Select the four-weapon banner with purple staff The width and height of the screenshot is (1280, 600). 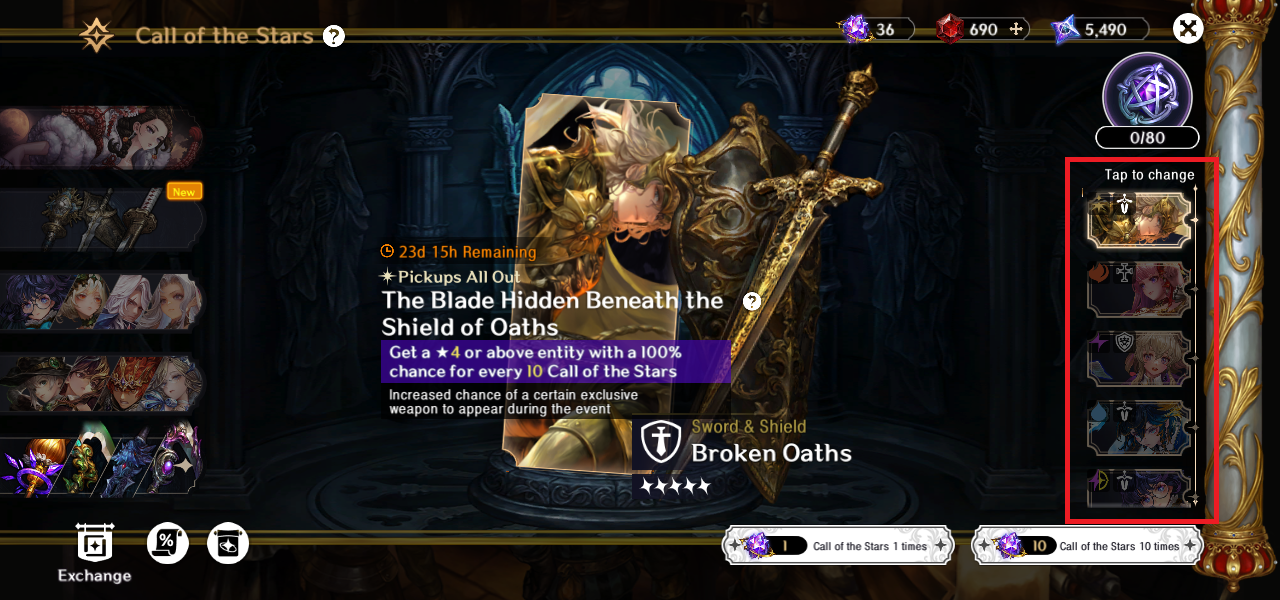point(100,462)
